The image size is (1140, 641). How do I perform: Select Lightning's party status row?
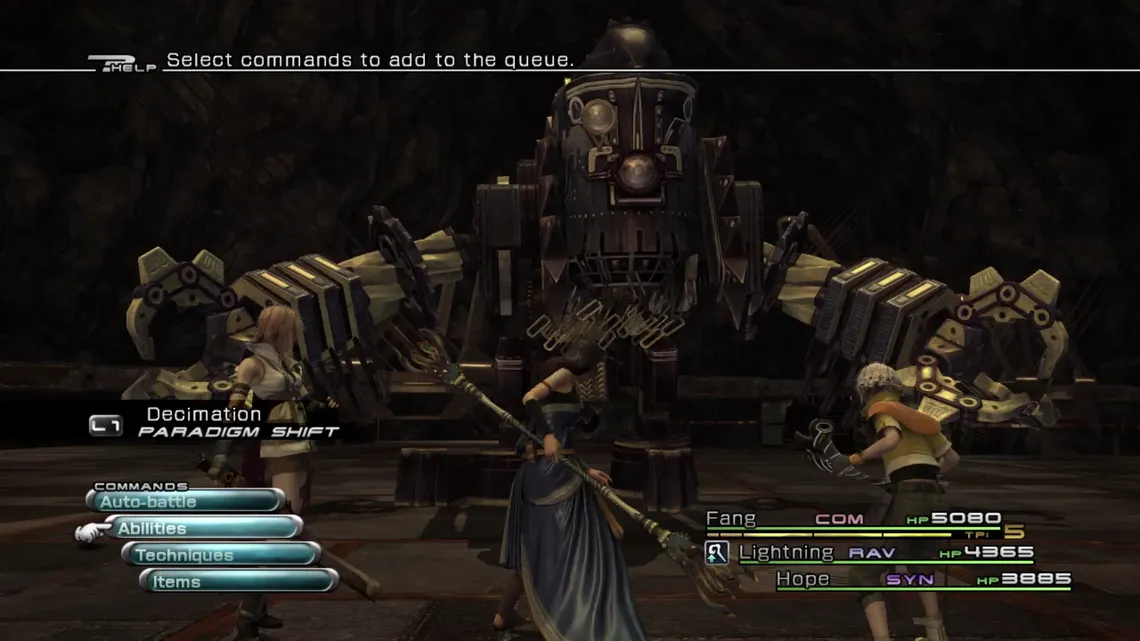pos(885,552)
